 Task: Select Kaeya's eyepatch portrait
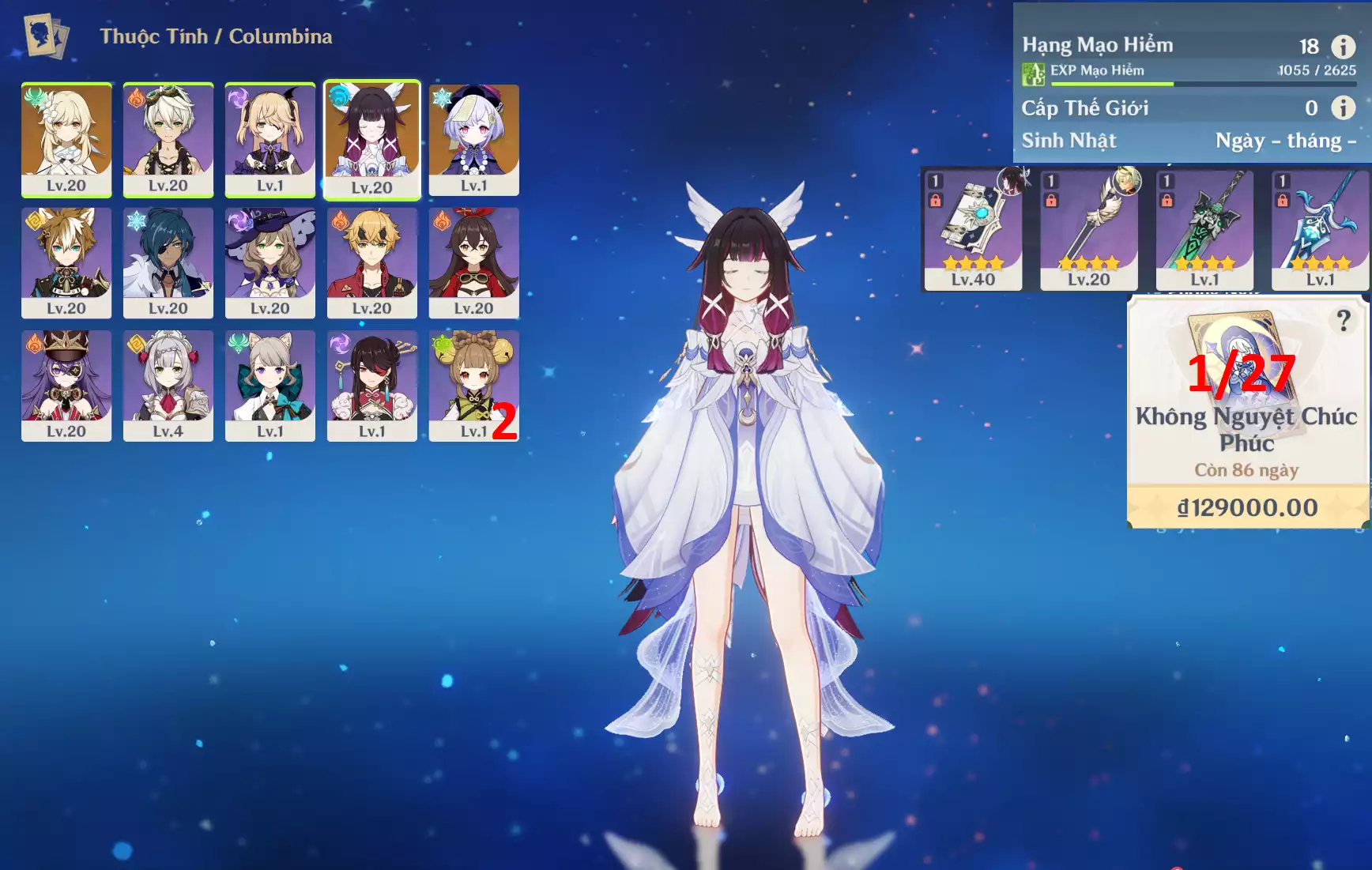[168, 262]
